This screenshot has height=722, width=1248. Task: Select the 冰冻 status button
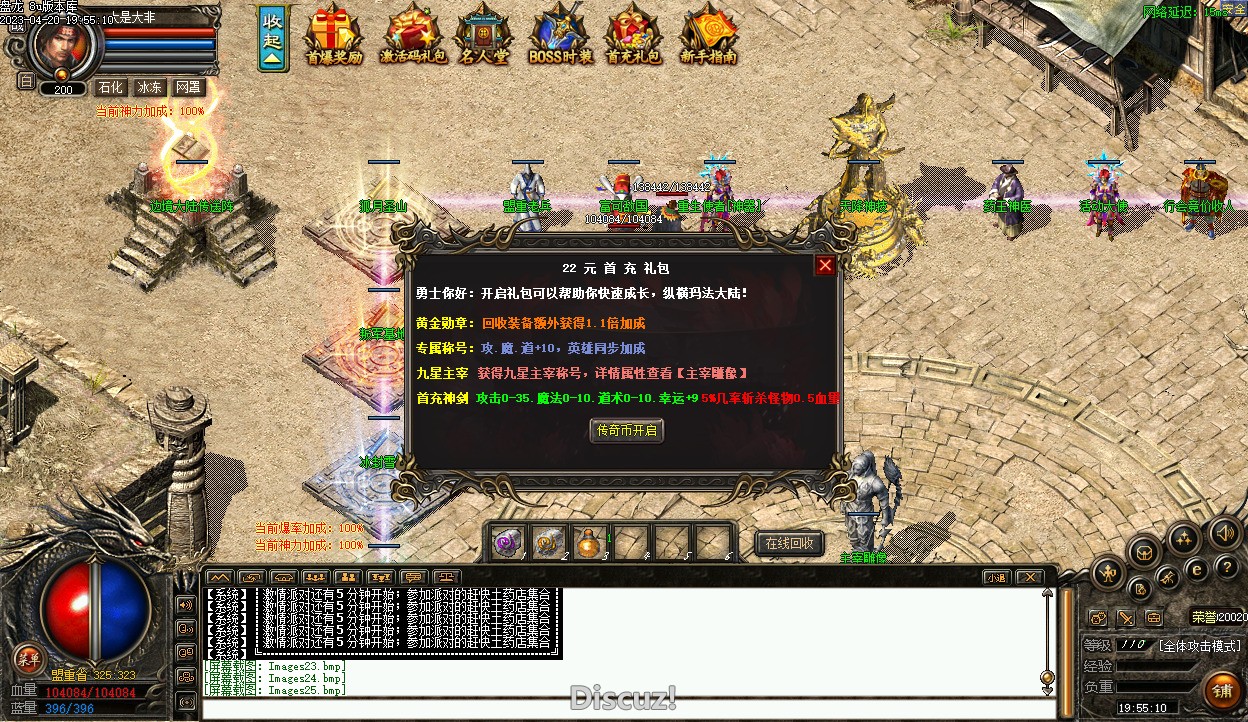tap(150, 88)
